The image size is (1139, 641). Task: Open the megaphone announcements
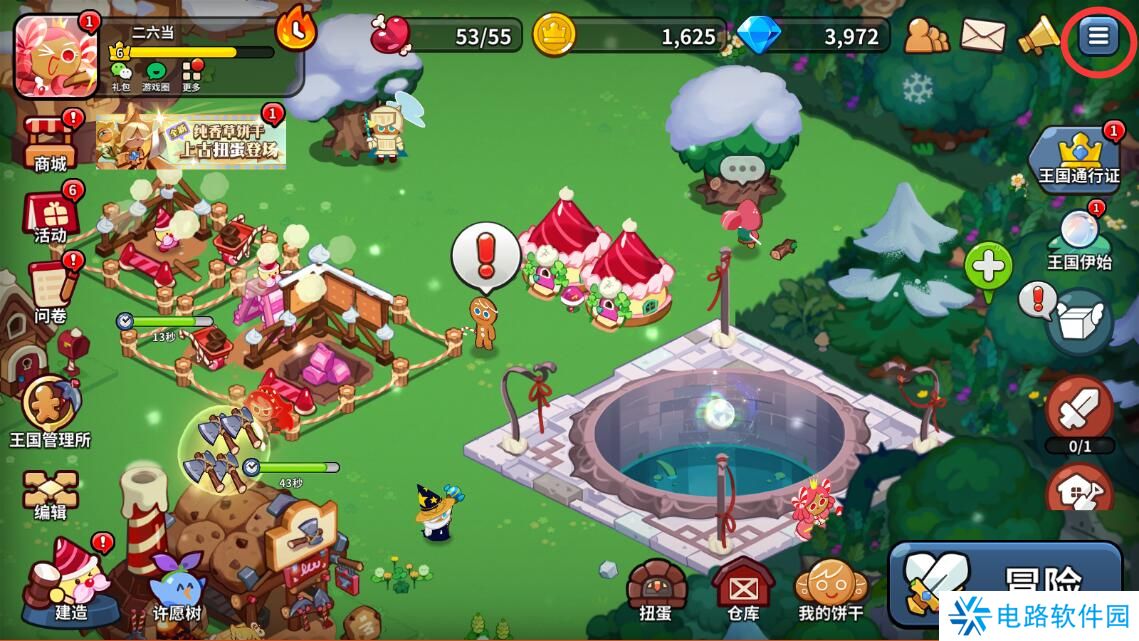pyautogui.click(x=1038, y=37)
